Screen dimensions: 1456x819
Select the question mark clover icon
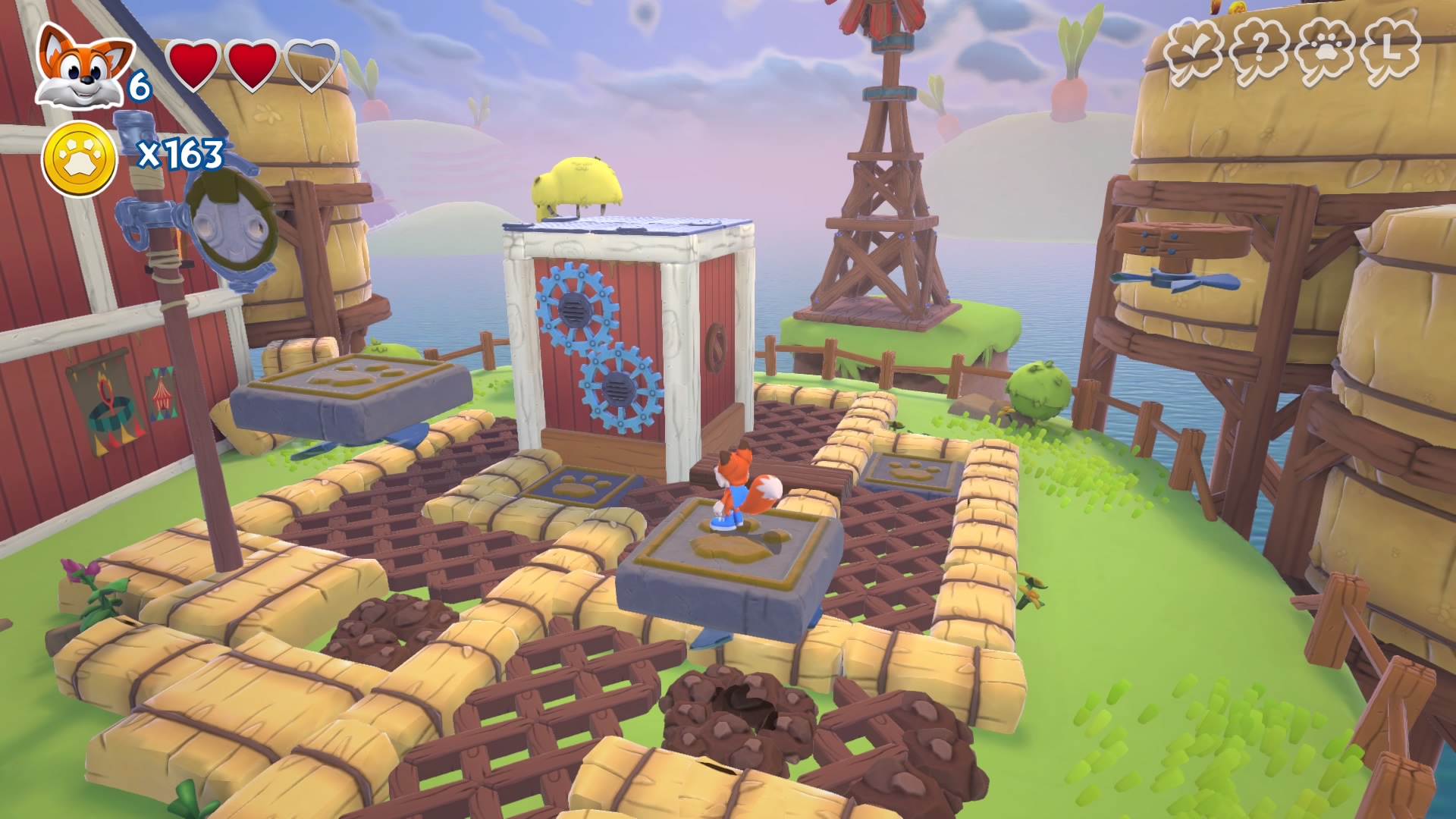(x=1260, y=51)
